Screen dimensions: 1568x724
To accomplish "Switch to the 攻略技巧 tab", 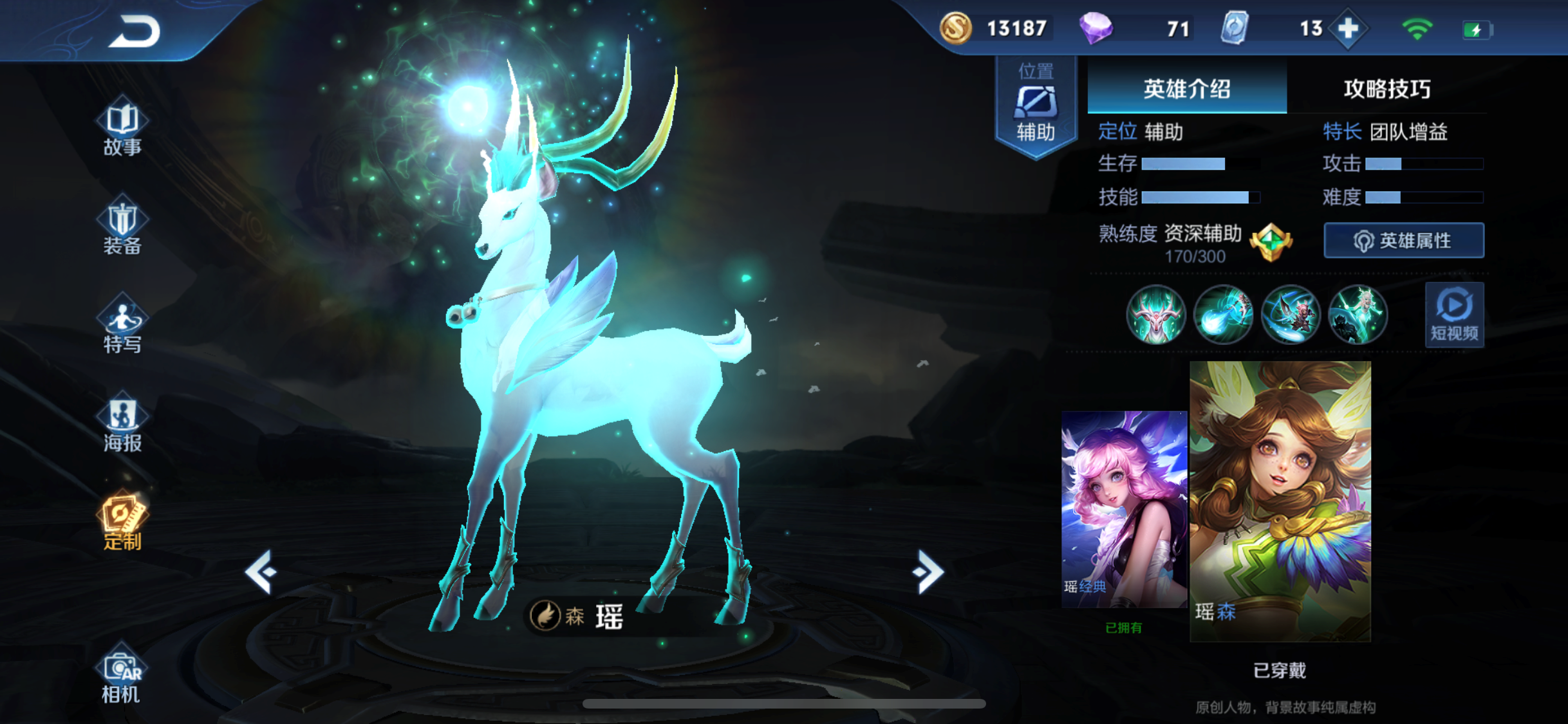I will (x=1386, y=89).
